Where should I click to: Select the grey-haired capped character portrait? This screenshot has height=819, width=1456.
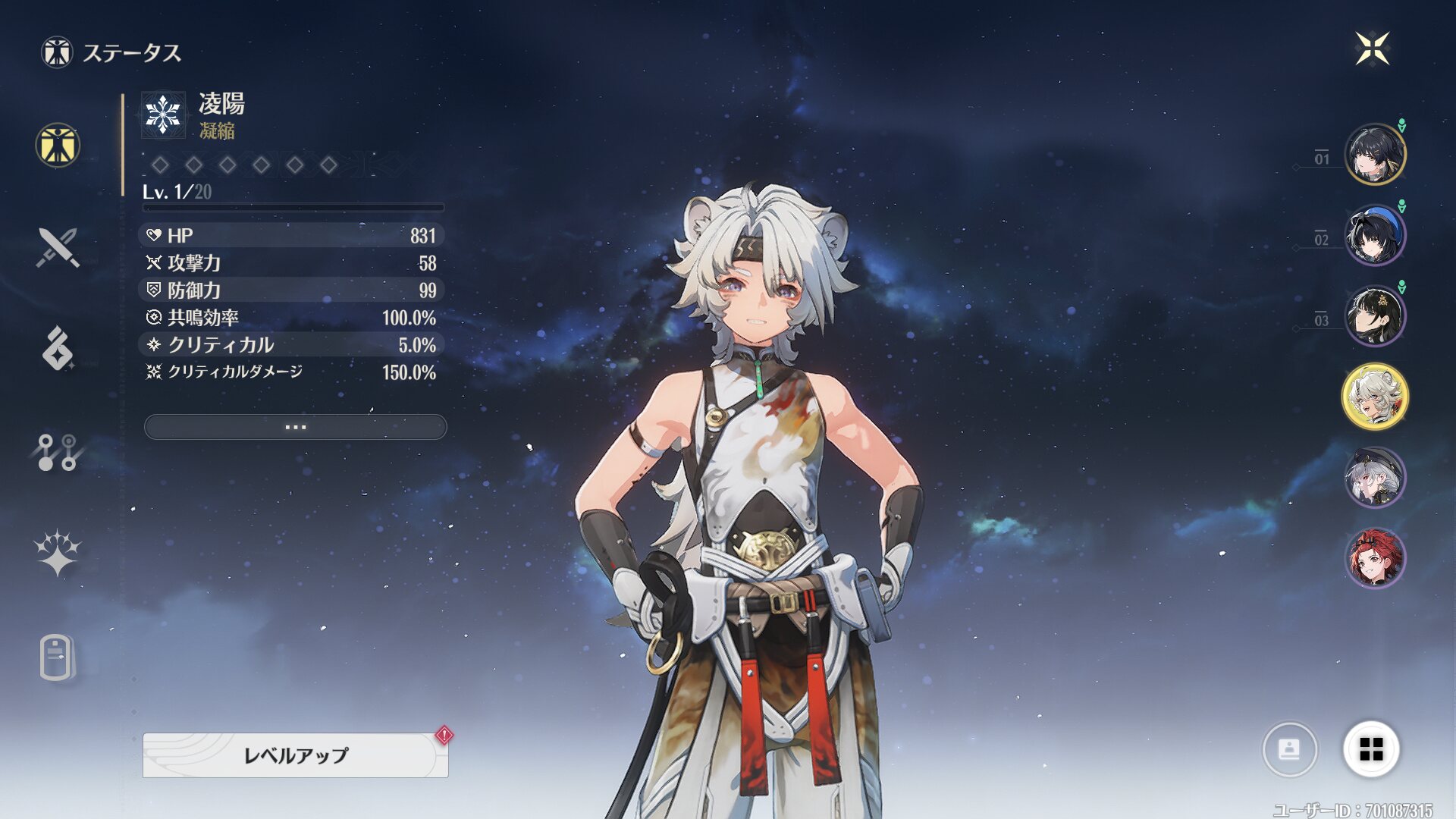[x=1374, y=478]
